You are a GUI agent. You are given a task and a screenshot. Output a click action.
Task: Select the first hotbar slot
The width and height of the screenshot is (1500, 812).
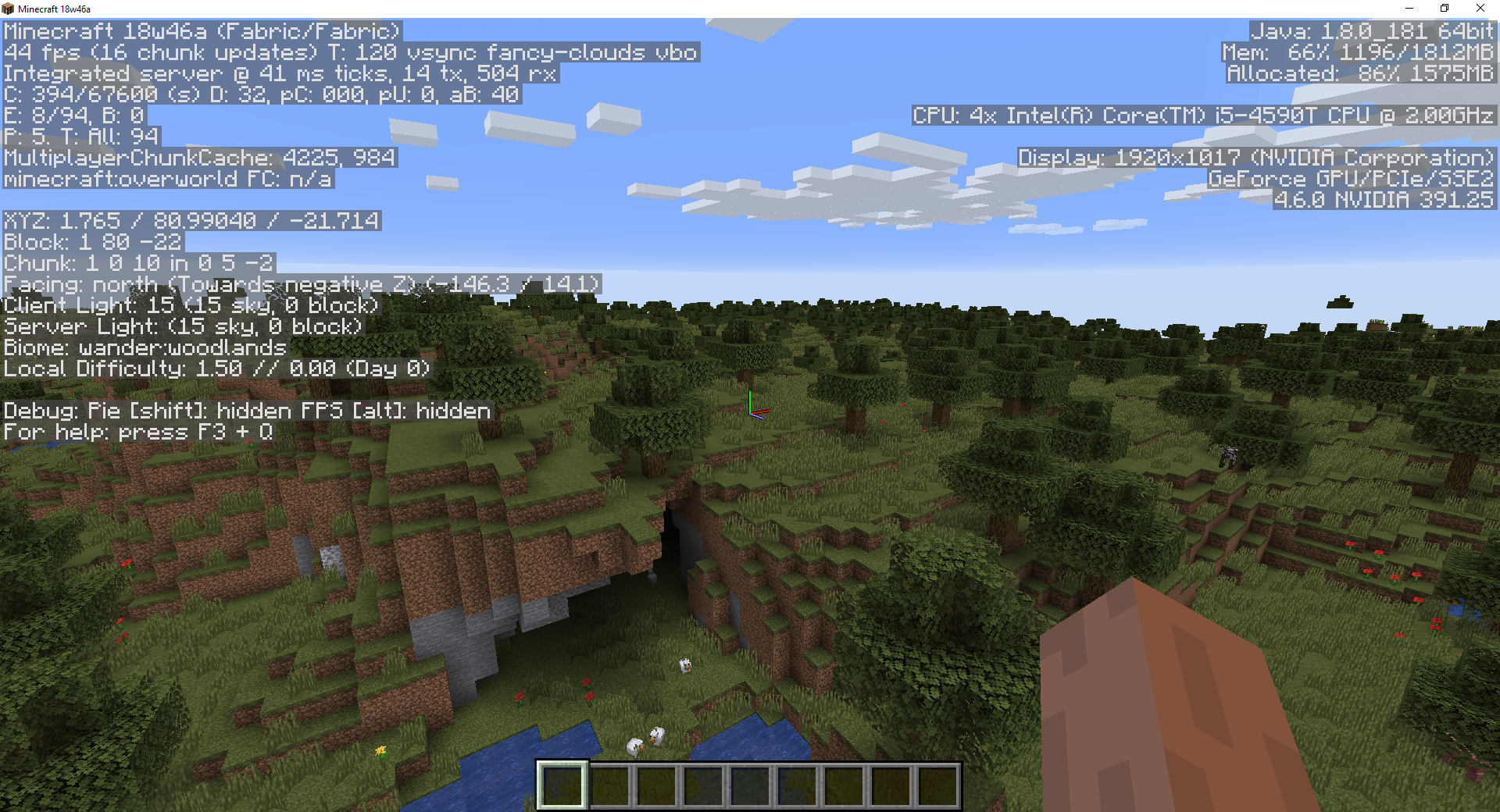click(x=562, y=785)
